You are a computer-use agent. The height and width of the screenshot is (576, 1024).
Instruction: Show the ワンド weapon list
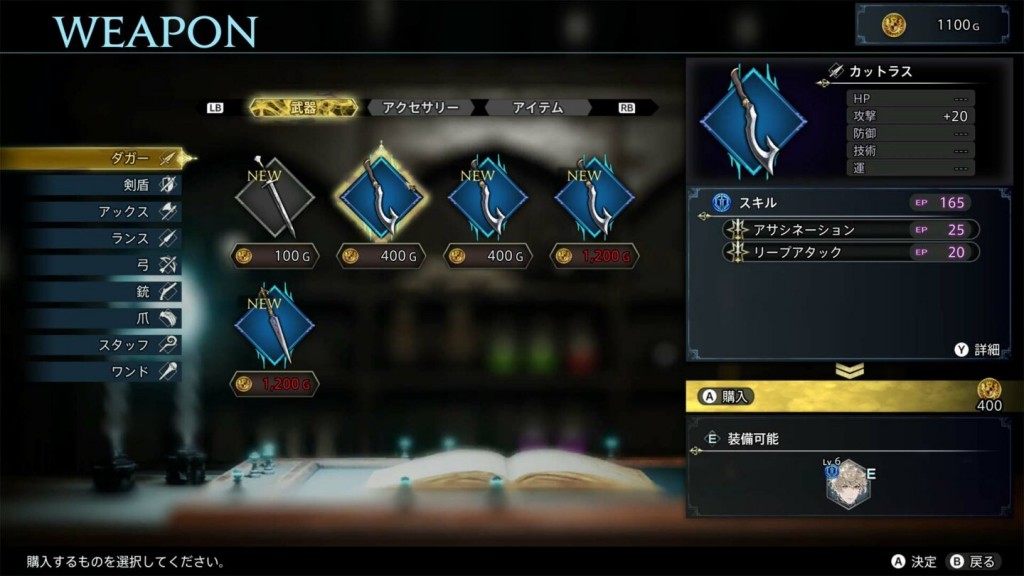130,372
